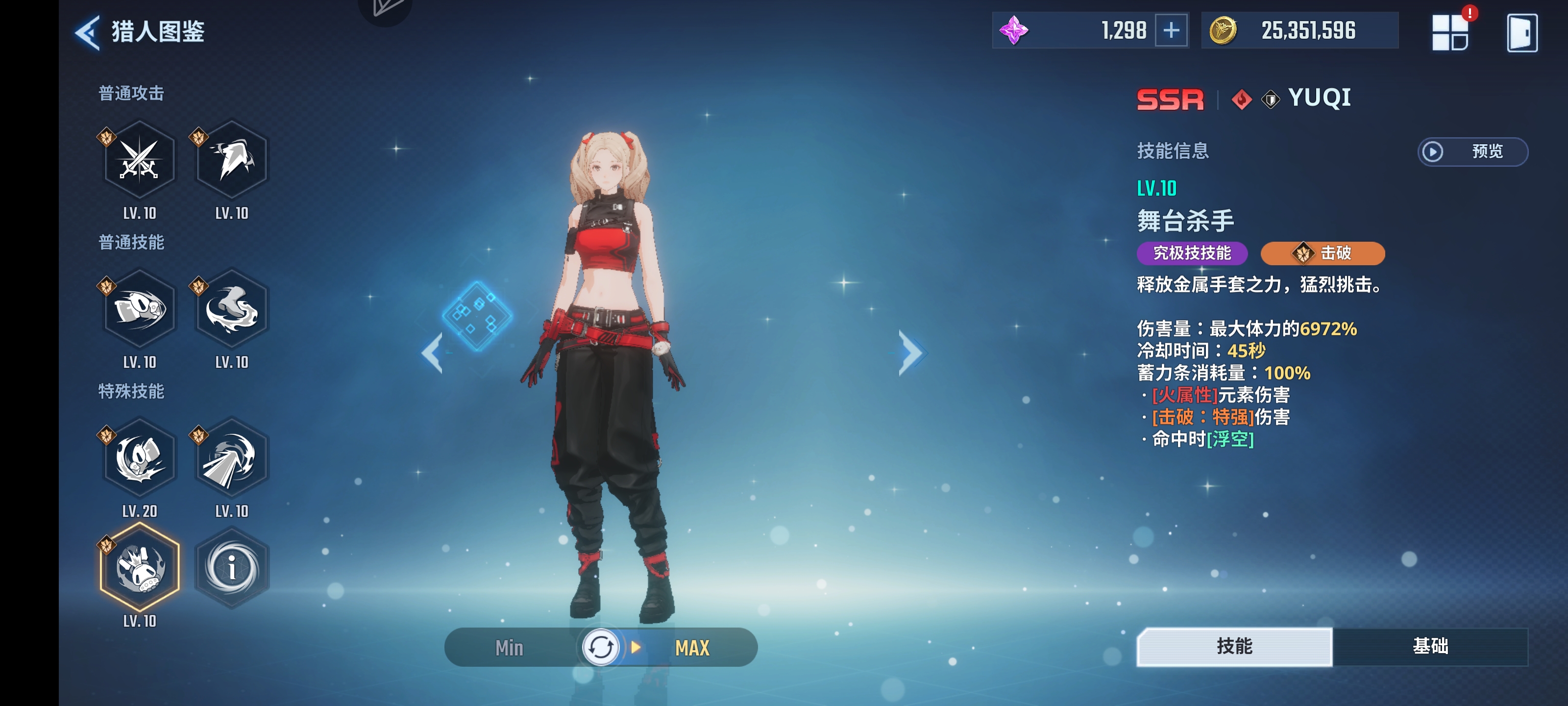Click the circular refresh toggle knob

(600, 648)
